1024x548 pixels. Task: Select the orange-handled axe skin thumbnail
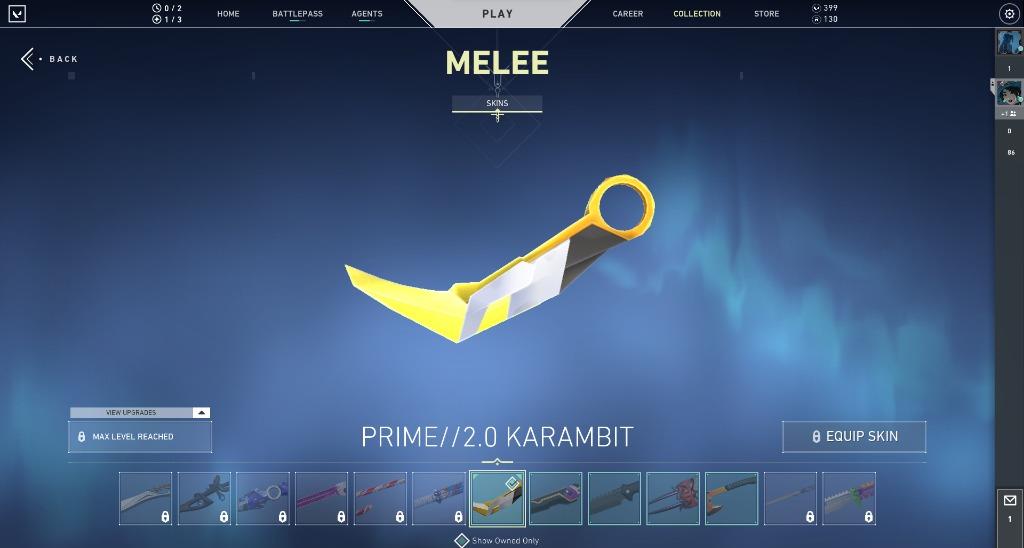[732, 498]
